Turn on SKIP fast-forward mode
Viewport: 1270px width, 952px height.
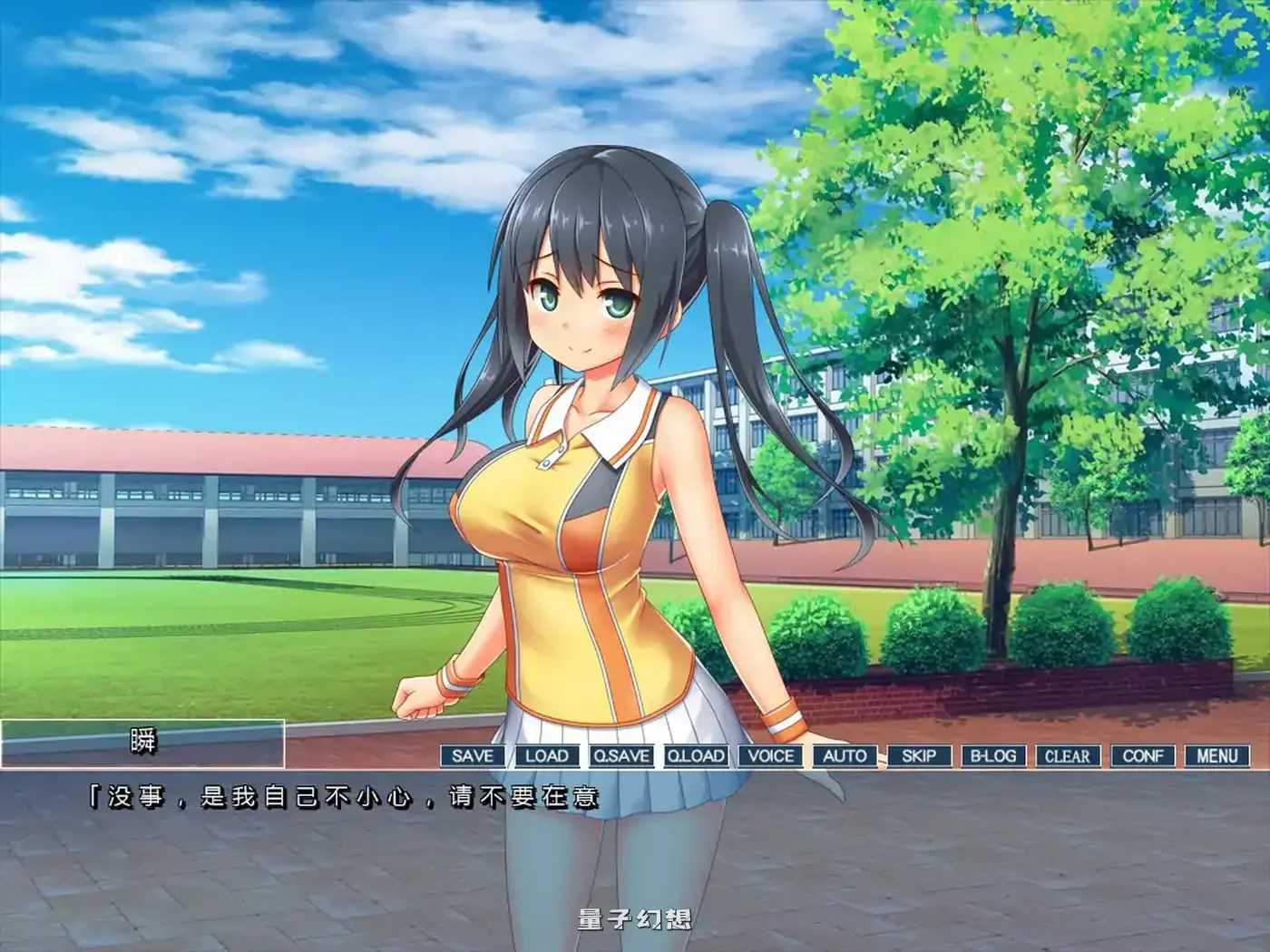[920, 755]
